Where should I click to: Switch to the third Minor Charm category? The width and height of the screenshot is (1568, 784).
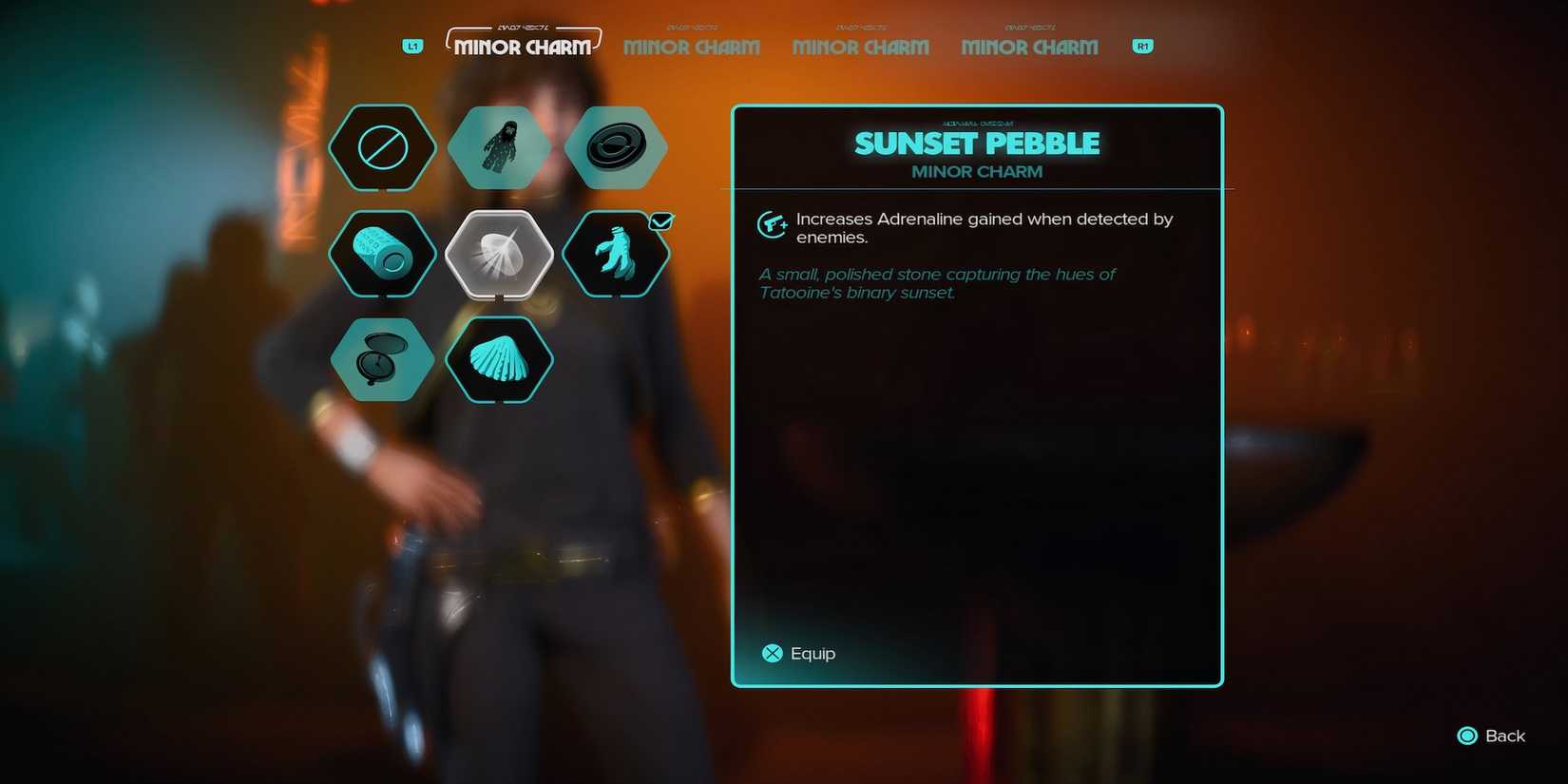tap(860, 47)
